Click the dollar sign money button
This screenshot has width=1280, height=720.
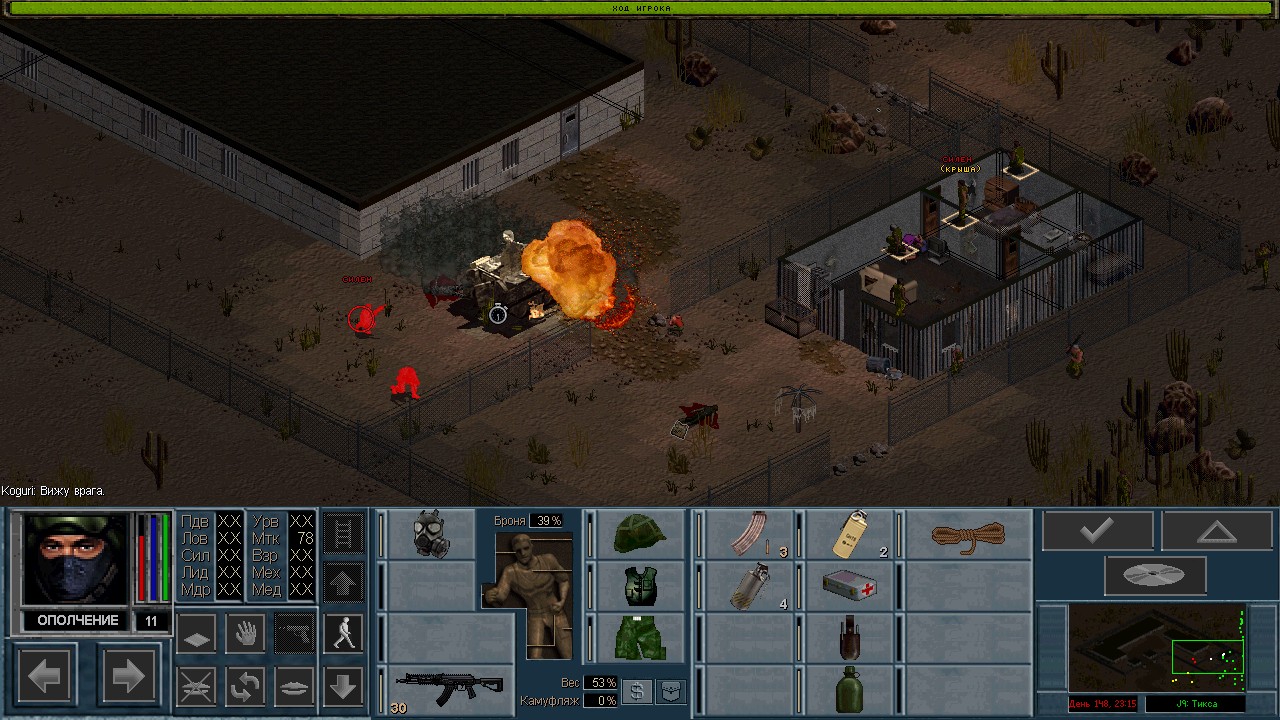[x=636, y=691]
